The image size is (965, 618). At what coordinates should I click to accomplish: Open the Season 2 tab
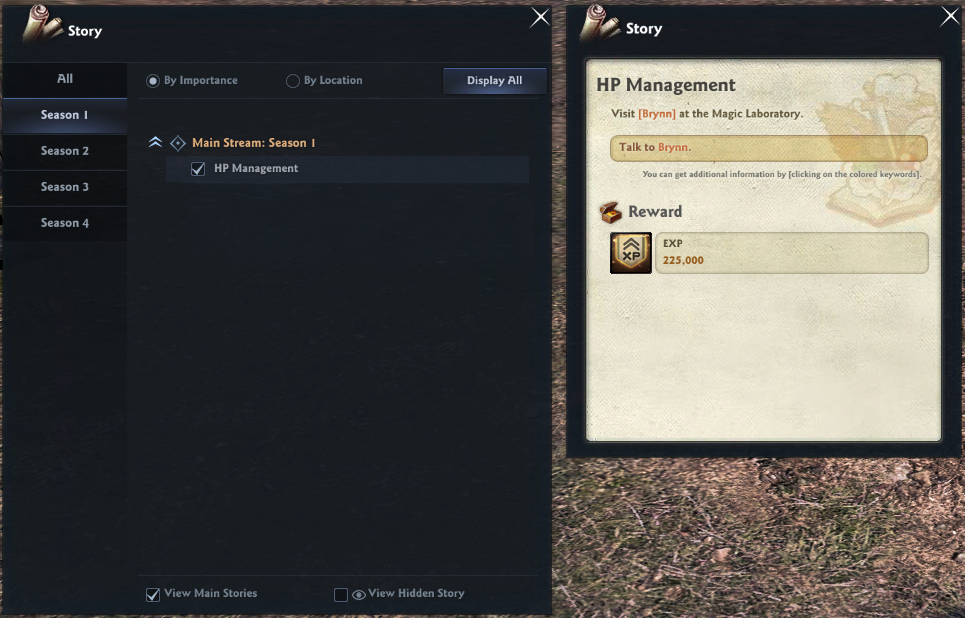pos(64,151)
